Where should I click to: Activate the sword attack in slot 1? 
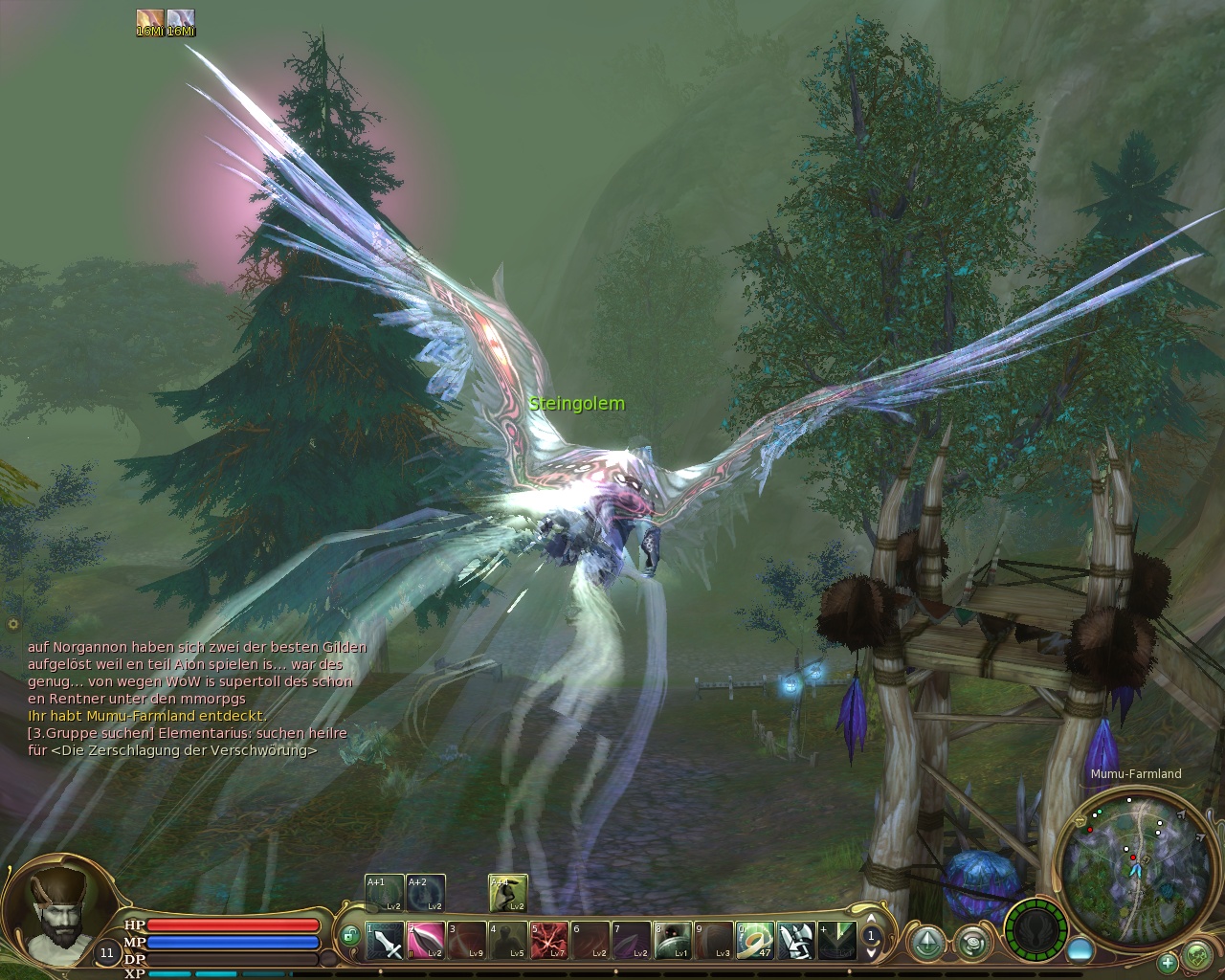pos(384,941)
